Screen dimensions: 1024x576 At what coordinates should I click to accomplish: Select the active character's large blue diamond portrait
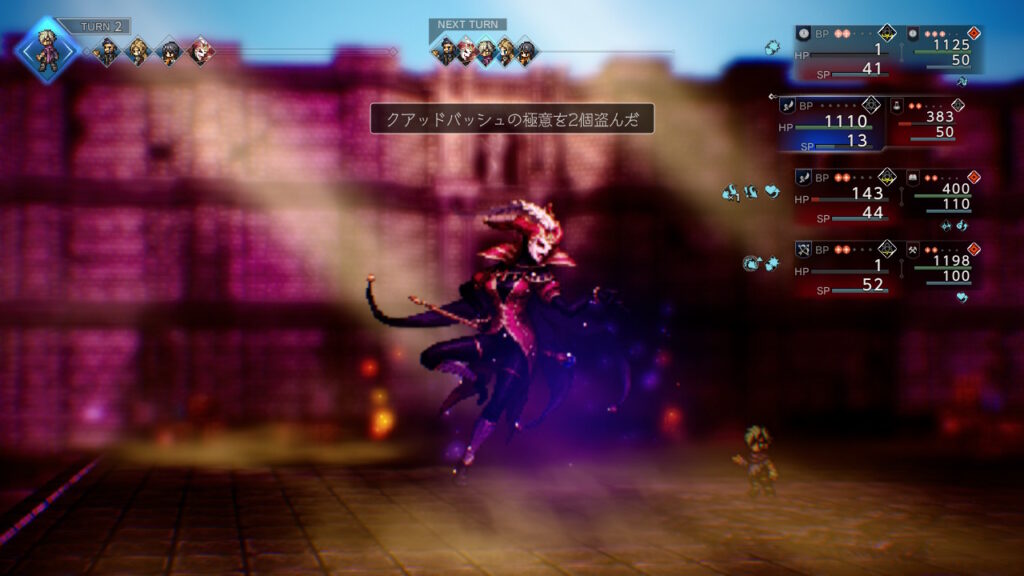pos(47,48)
